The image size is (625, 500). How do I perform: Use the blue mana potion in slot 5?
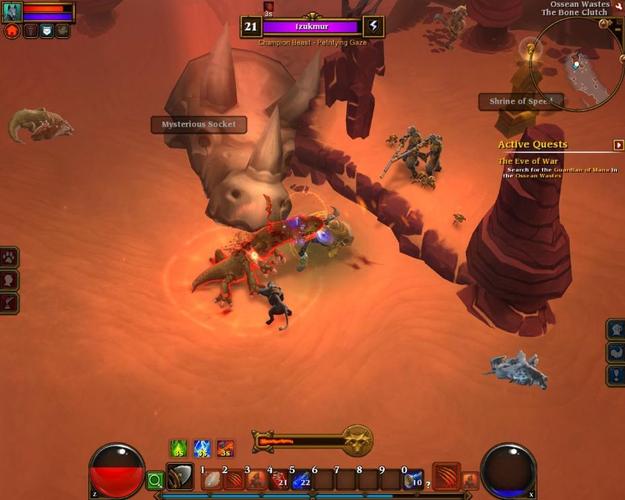pyautogui.click(x=299, y=480)
